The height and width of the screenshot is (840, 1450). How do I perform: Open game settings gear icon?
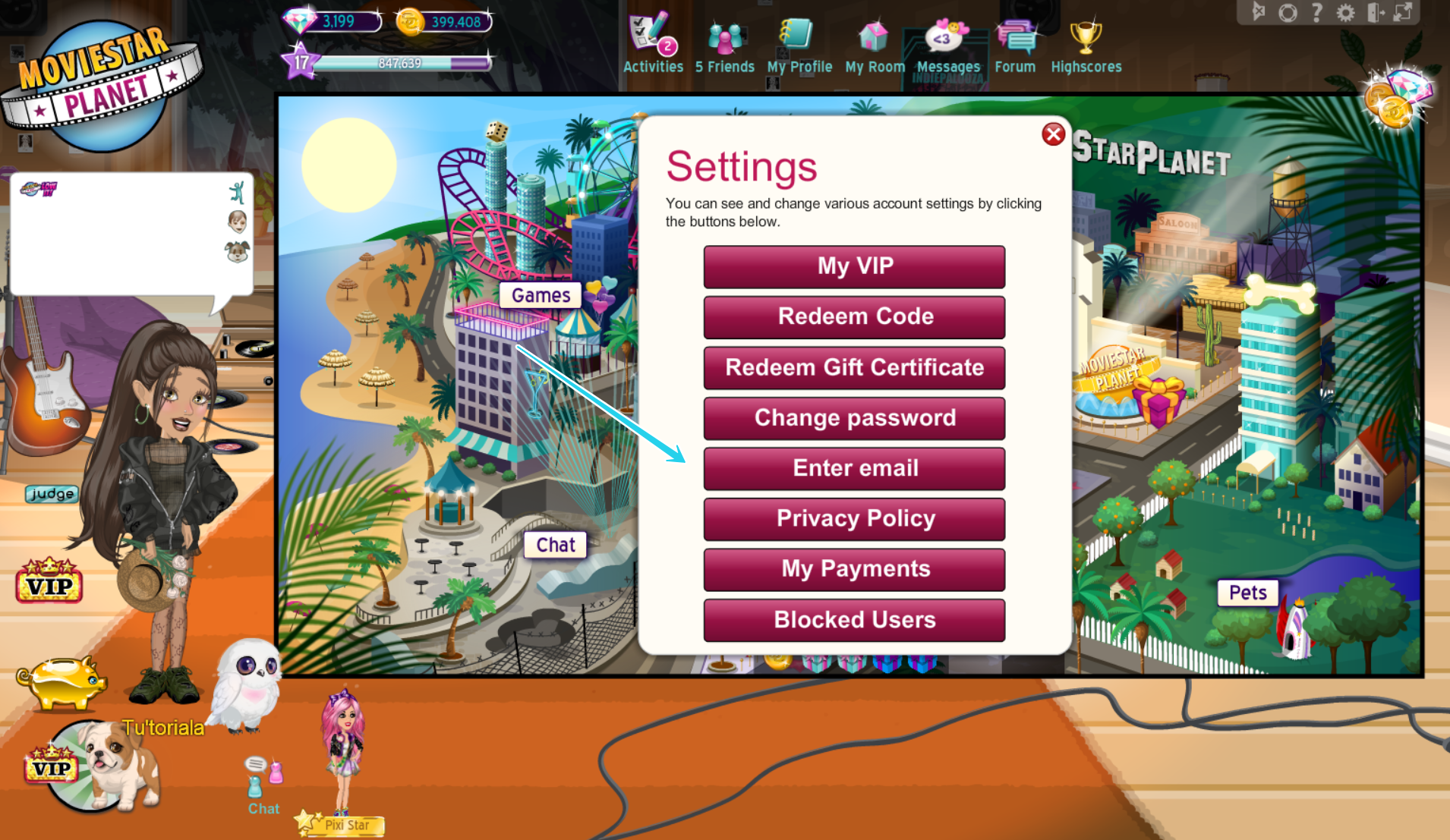click(1344, 12)
